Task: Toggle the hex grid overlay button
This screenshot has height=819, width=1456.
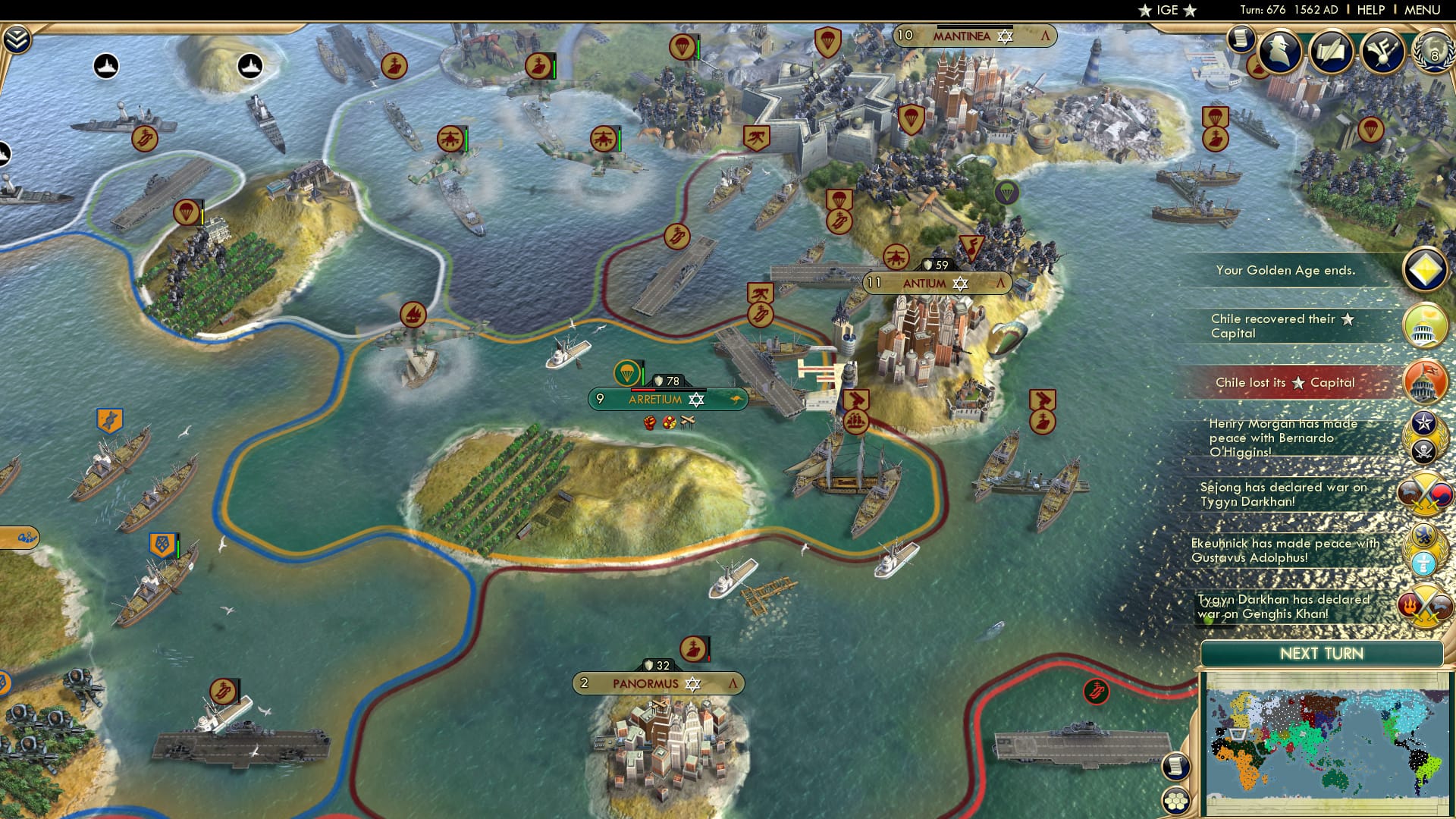Action: point(1176,801)
